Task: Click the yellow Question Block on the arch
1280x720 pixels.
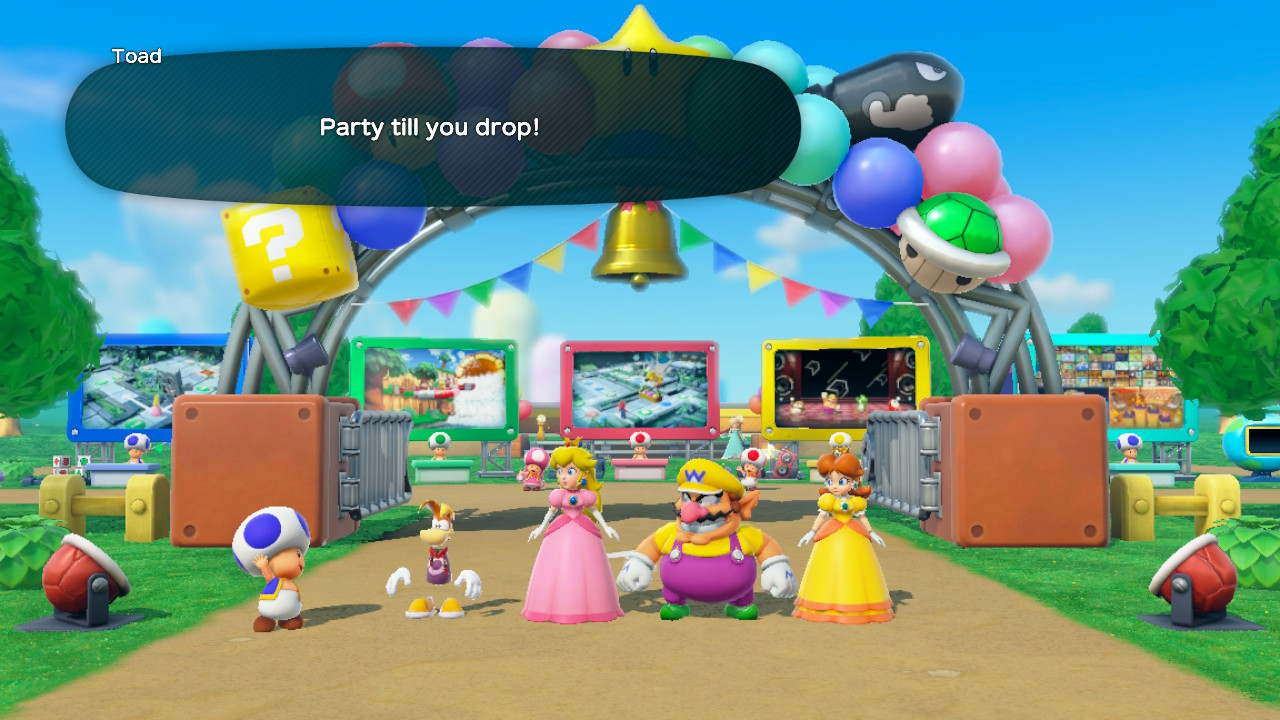Action: pyautogui.click(x=283, y=243)
